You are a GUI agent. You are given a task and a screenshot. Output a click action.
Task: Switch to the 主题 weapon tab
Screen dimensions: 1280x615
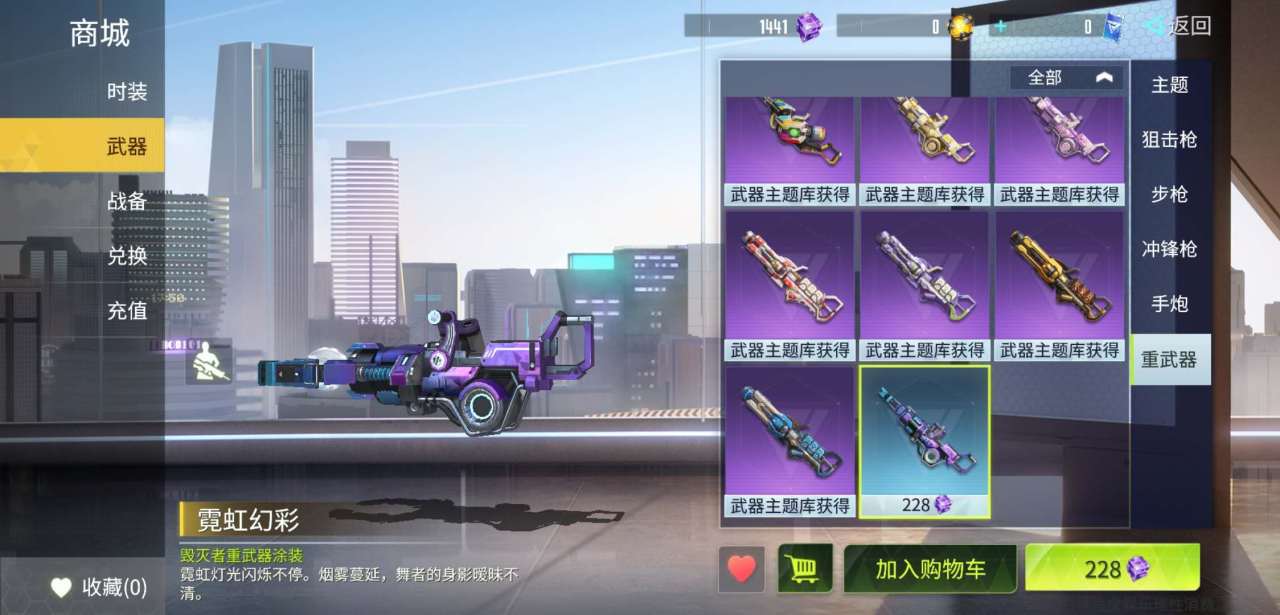click(x=1169, y=86)
